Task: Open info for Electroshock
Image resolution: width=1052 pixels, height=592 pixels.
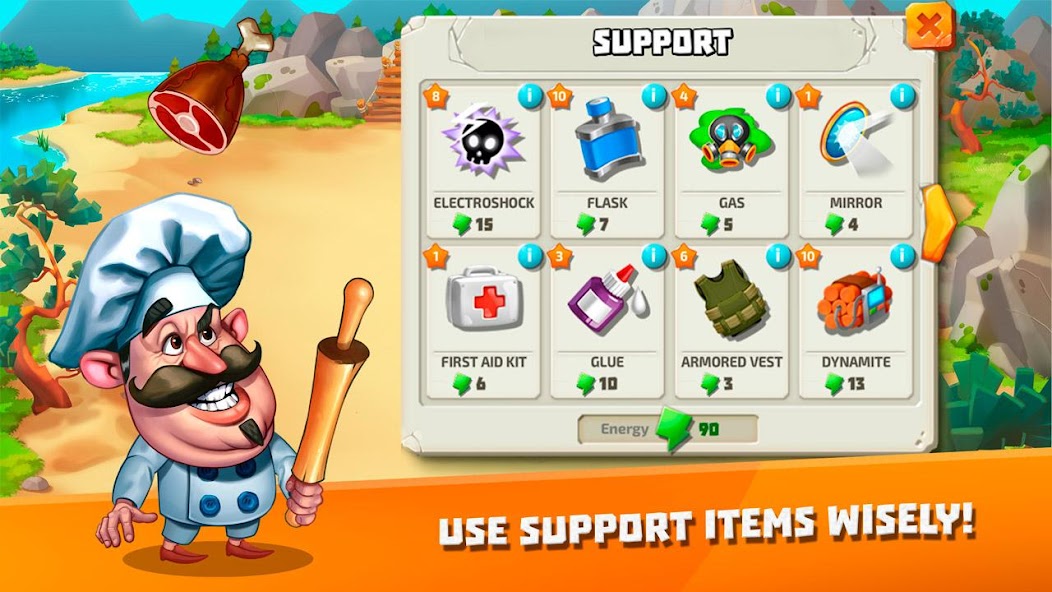Action: click(x=529, y=97)
